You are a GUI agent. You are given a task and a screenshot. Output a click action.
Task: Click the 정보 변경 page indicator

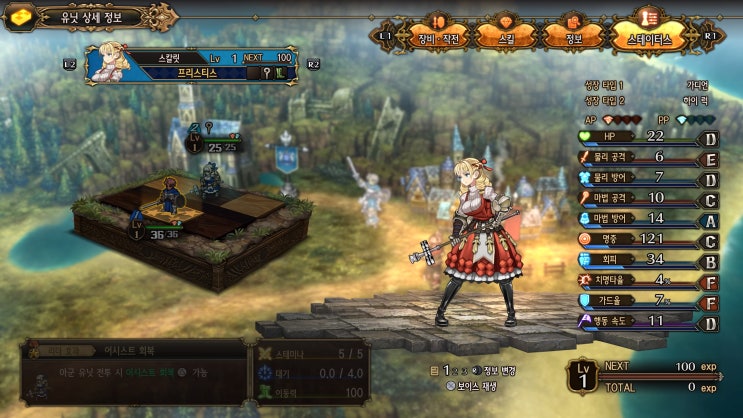pos(476,370)
